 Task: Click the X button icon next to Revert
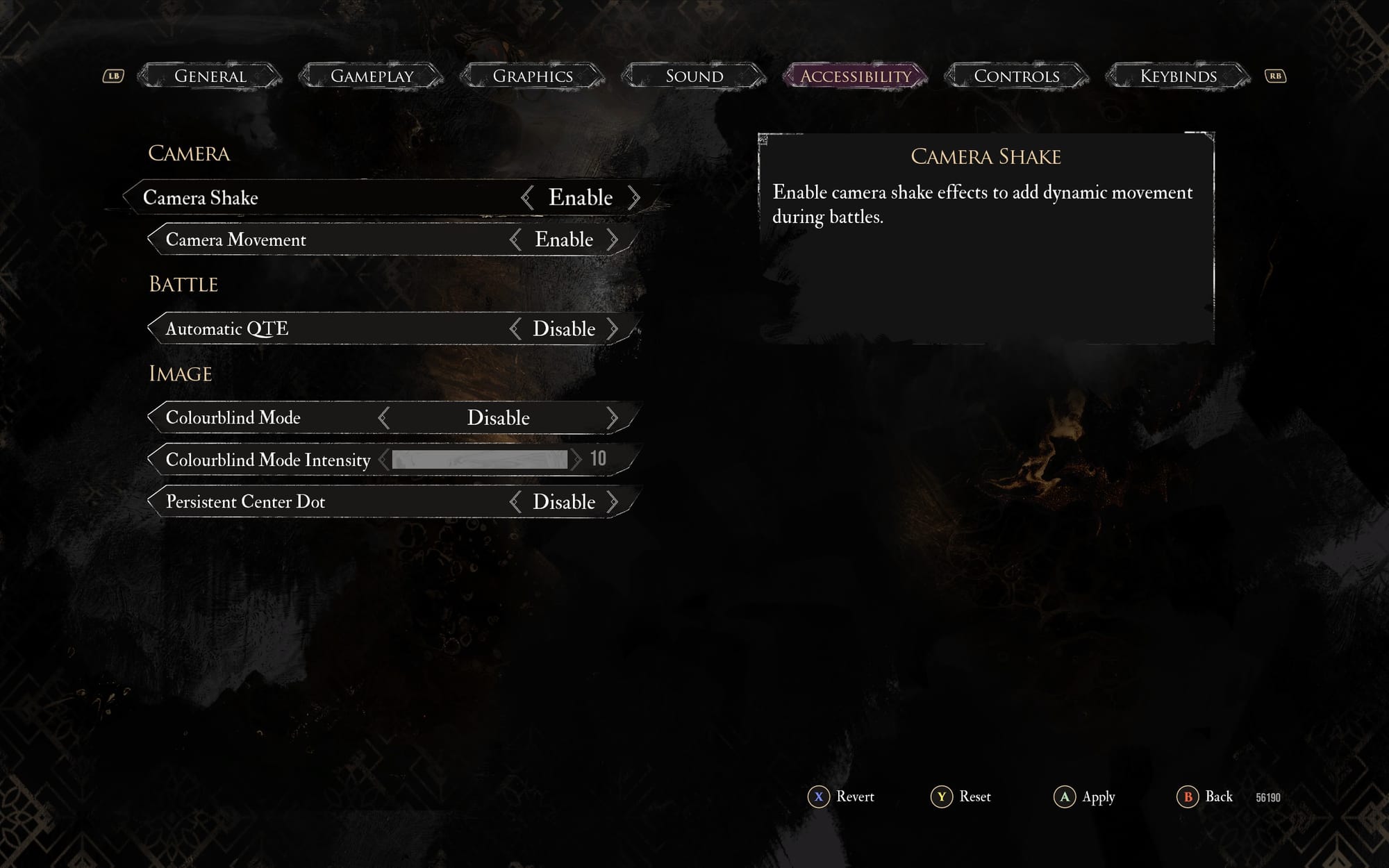tap(820, 797)
